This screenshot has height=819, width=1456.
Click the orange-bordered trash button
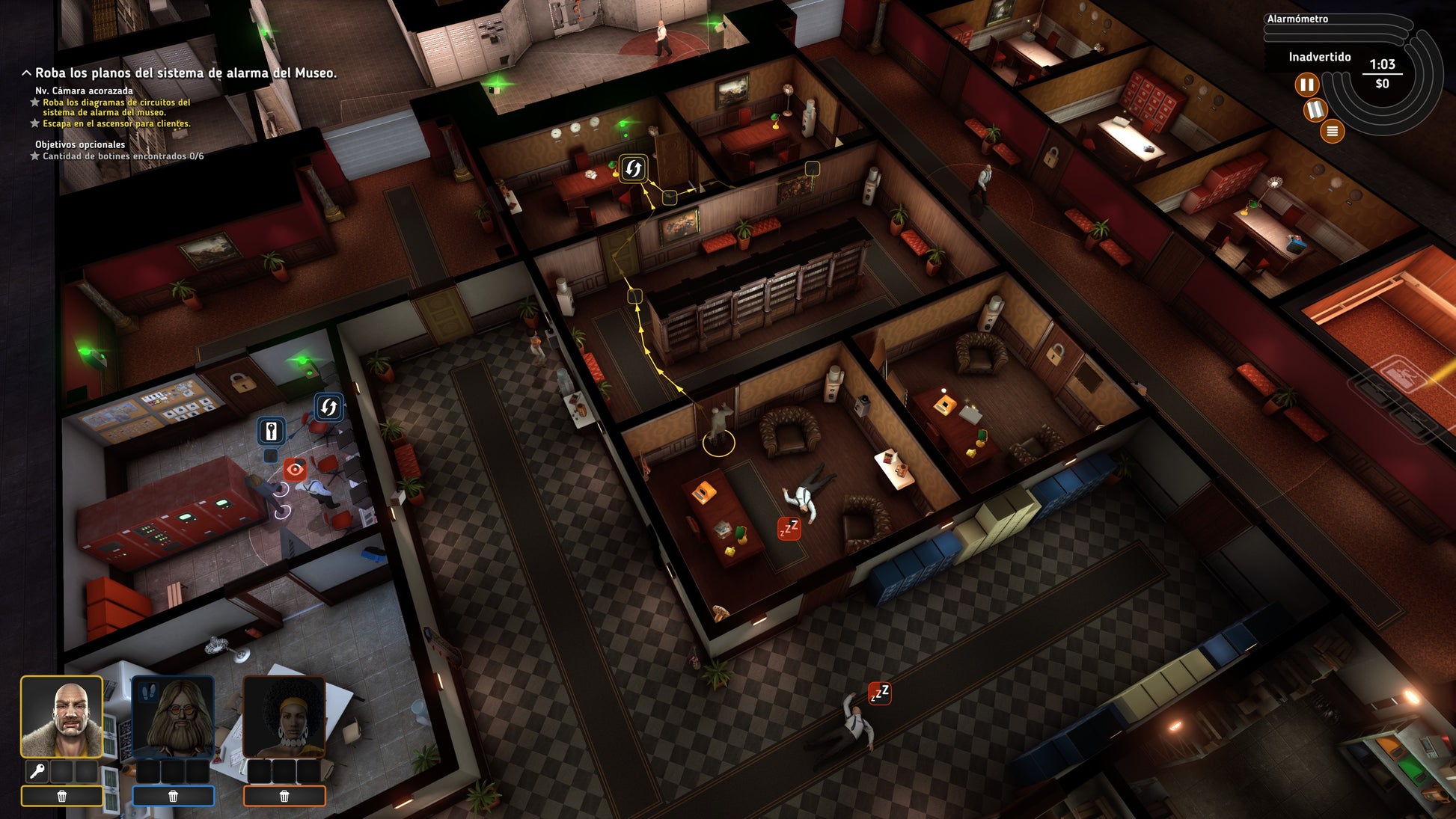tap(284, 797)
